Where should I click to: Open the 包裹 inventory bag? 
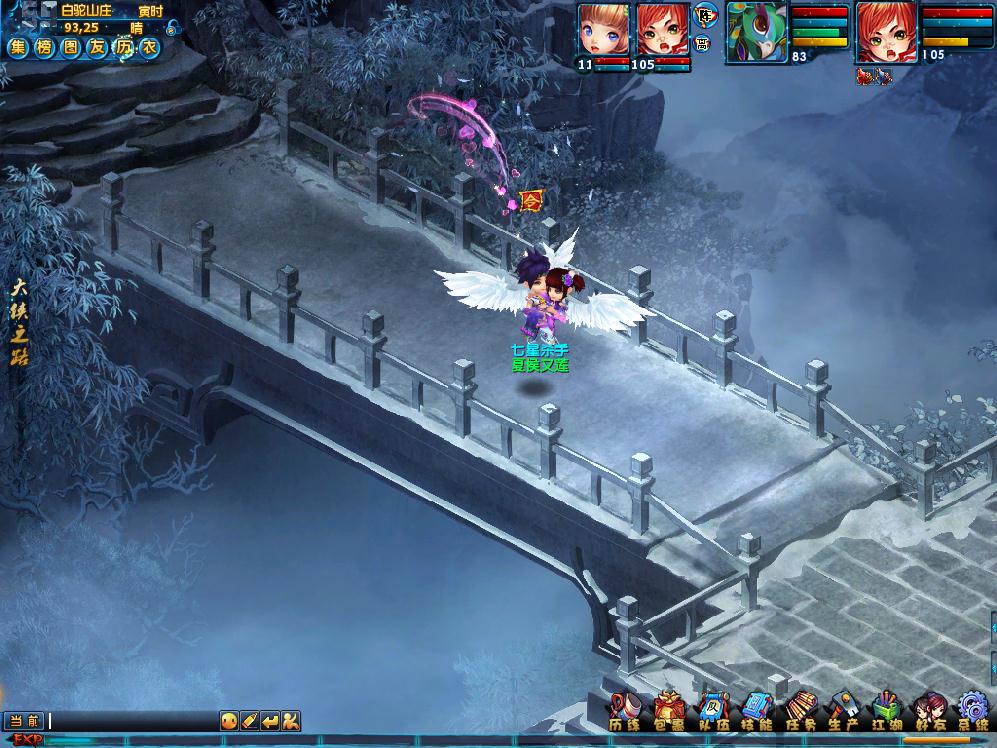coord(669,710)
